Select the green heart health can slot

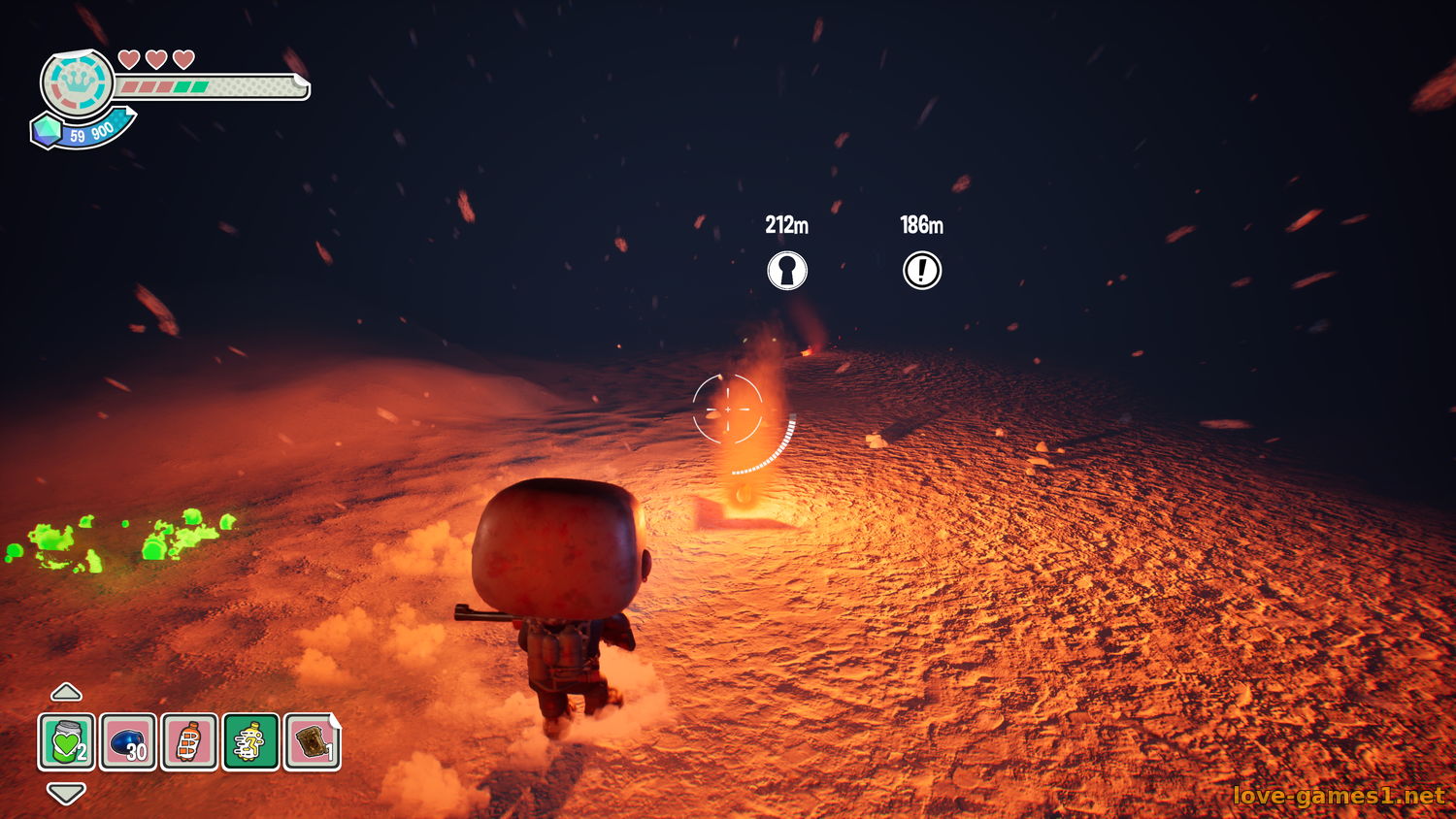tap(67, 742)
